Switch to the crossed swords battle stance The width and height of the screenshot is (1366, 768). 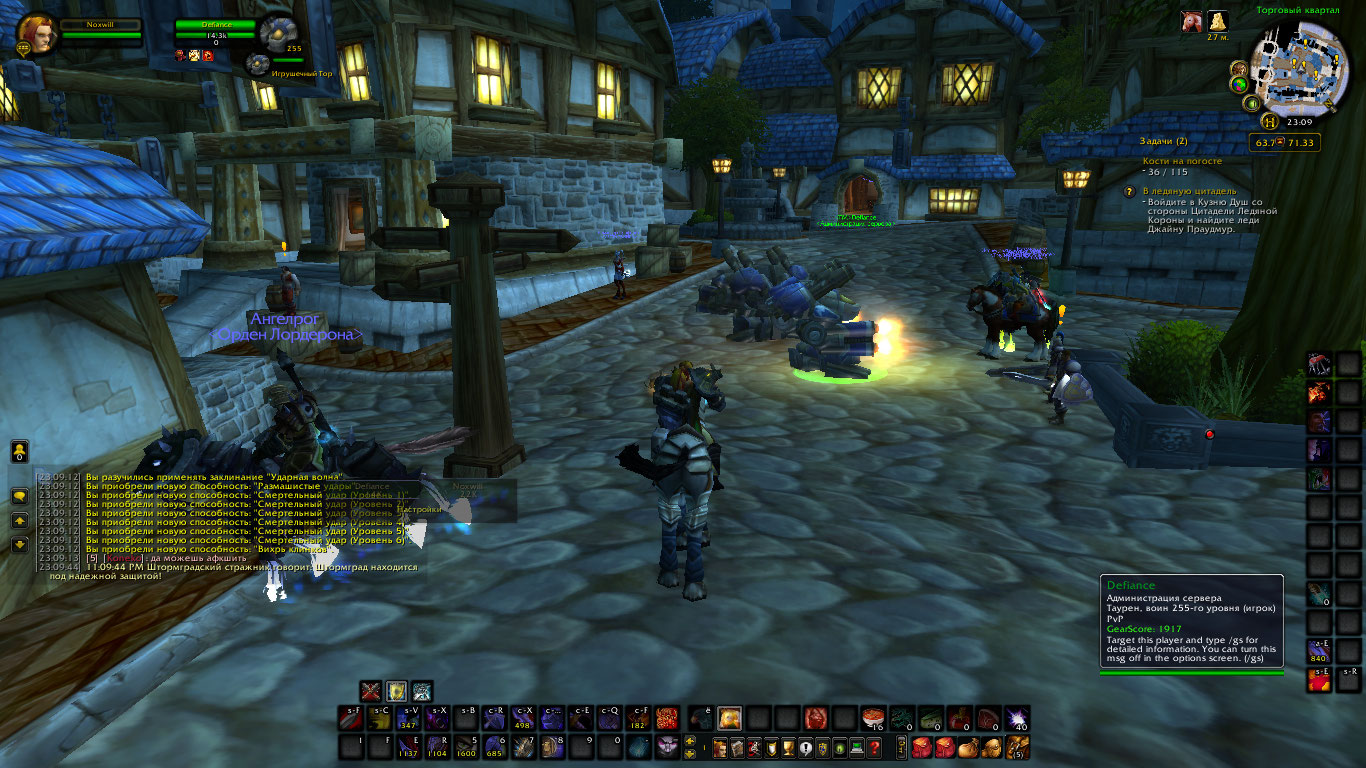tap(372, 690)
